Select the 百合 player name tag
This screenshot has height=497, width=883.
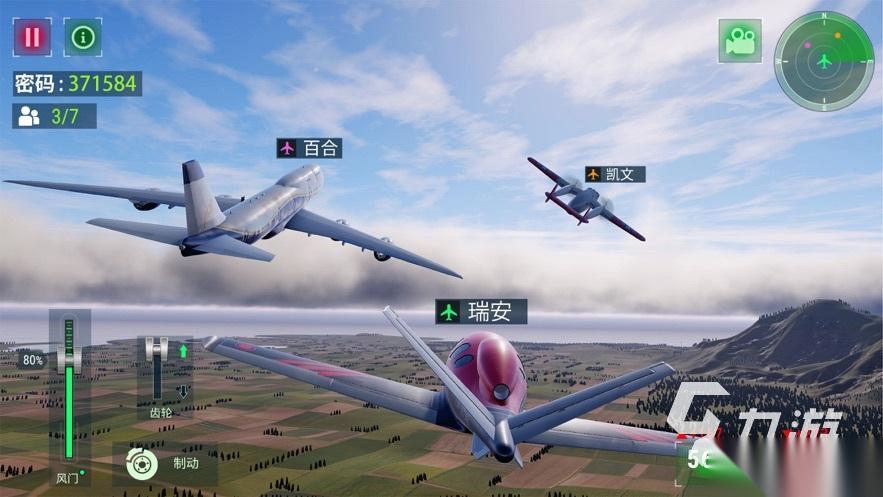pos(310,148)
